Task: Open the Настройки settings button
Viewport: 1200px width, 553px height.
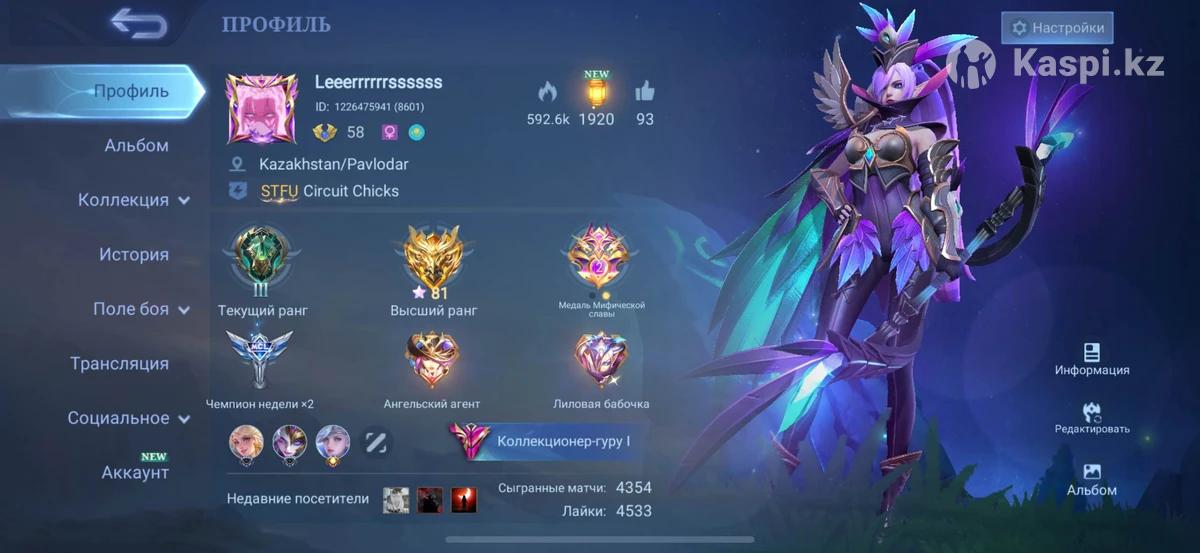Action: pyautogui.click(x=1057, y=28)
